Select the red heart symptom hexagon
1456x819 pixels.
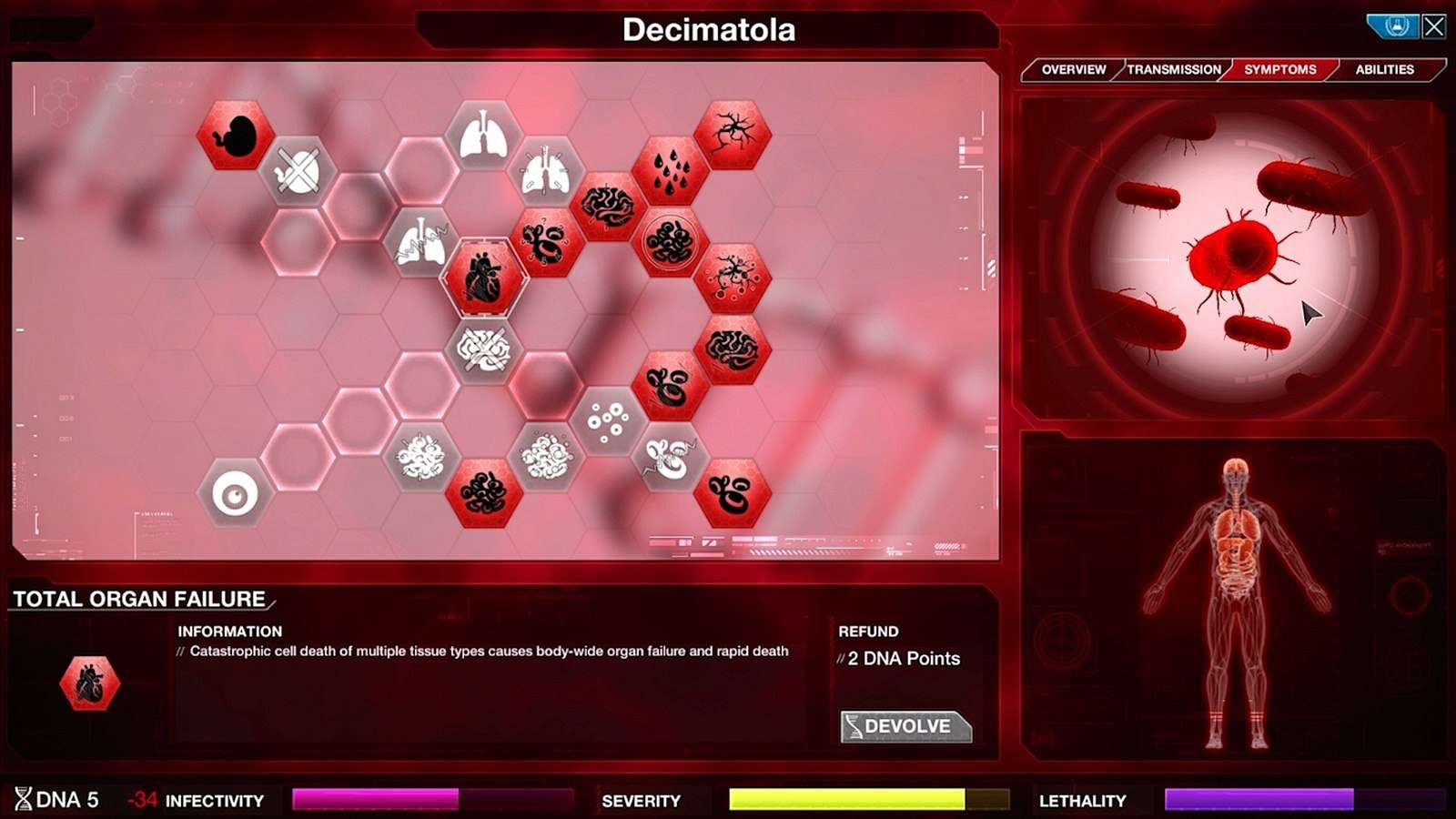pyautogui.click(x=483, y=278)
